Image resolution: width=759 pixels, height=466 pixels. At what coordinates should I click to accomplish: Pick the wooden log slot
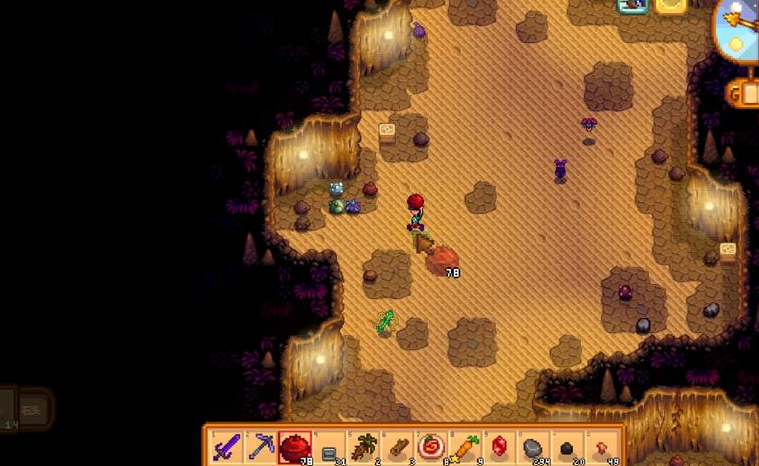point(397,447)
